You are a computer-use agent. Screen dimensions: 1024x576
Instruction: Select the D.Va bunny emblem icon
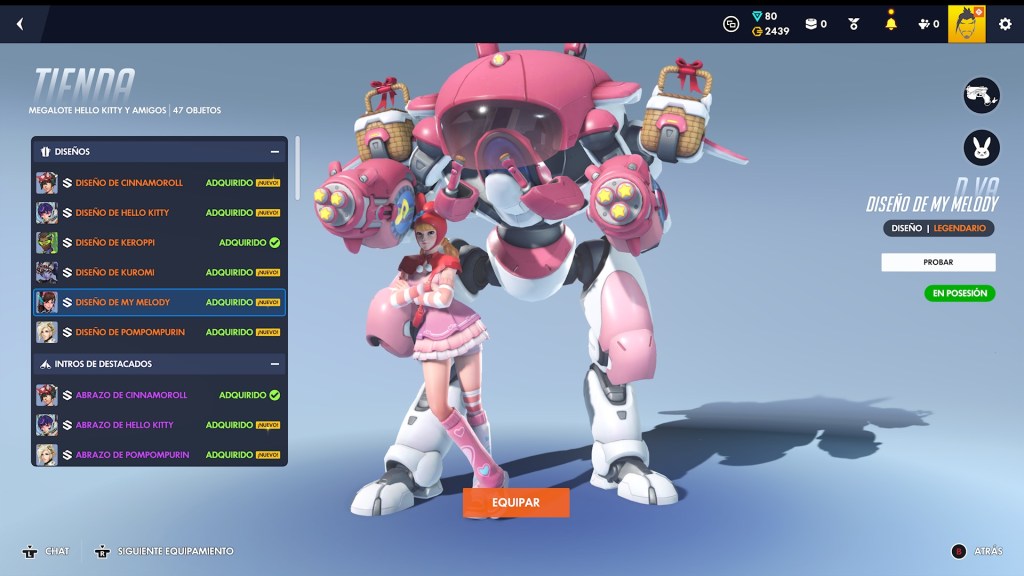click(981, 148)
